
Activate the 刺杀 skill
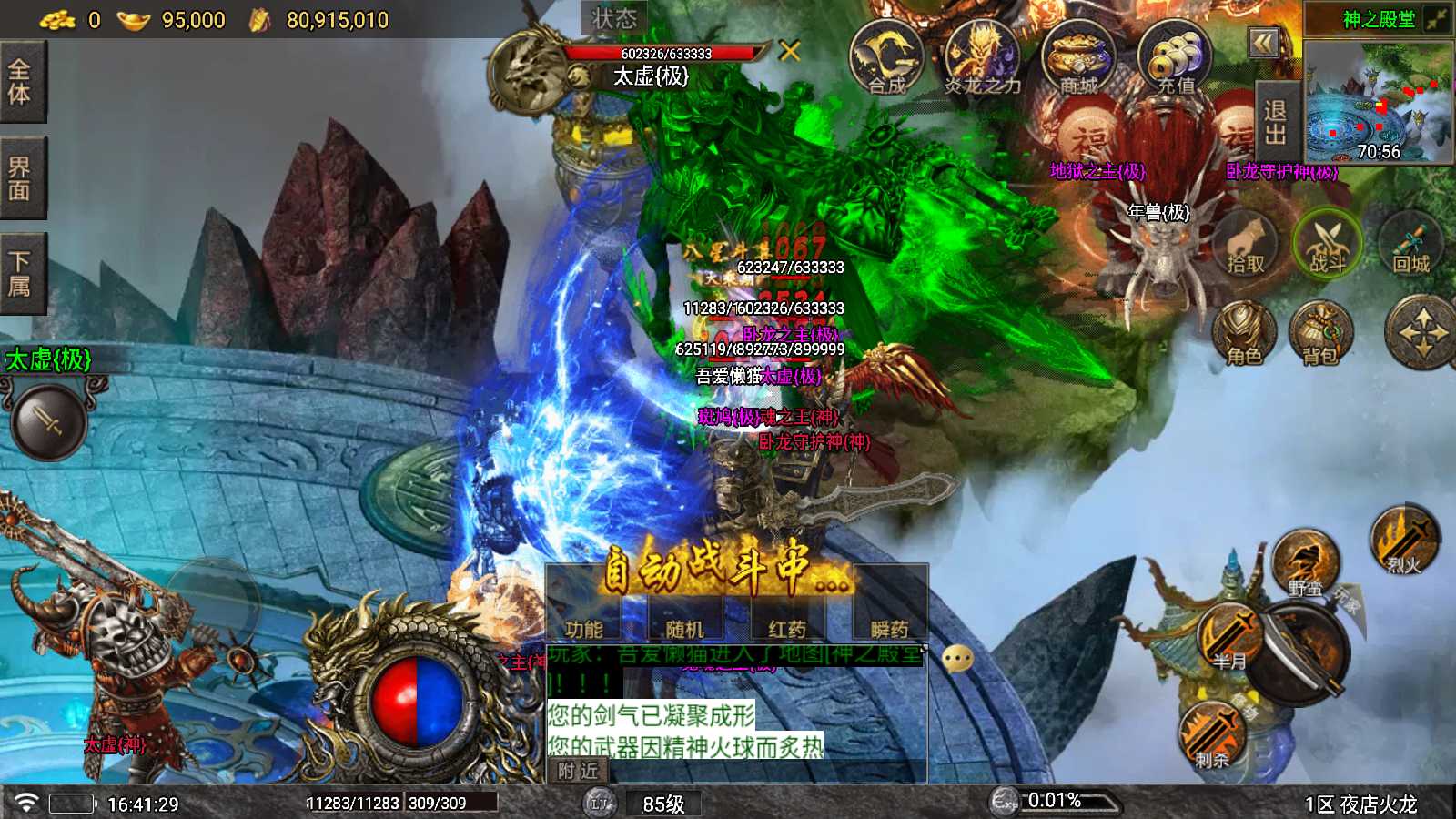[1212, 735]
